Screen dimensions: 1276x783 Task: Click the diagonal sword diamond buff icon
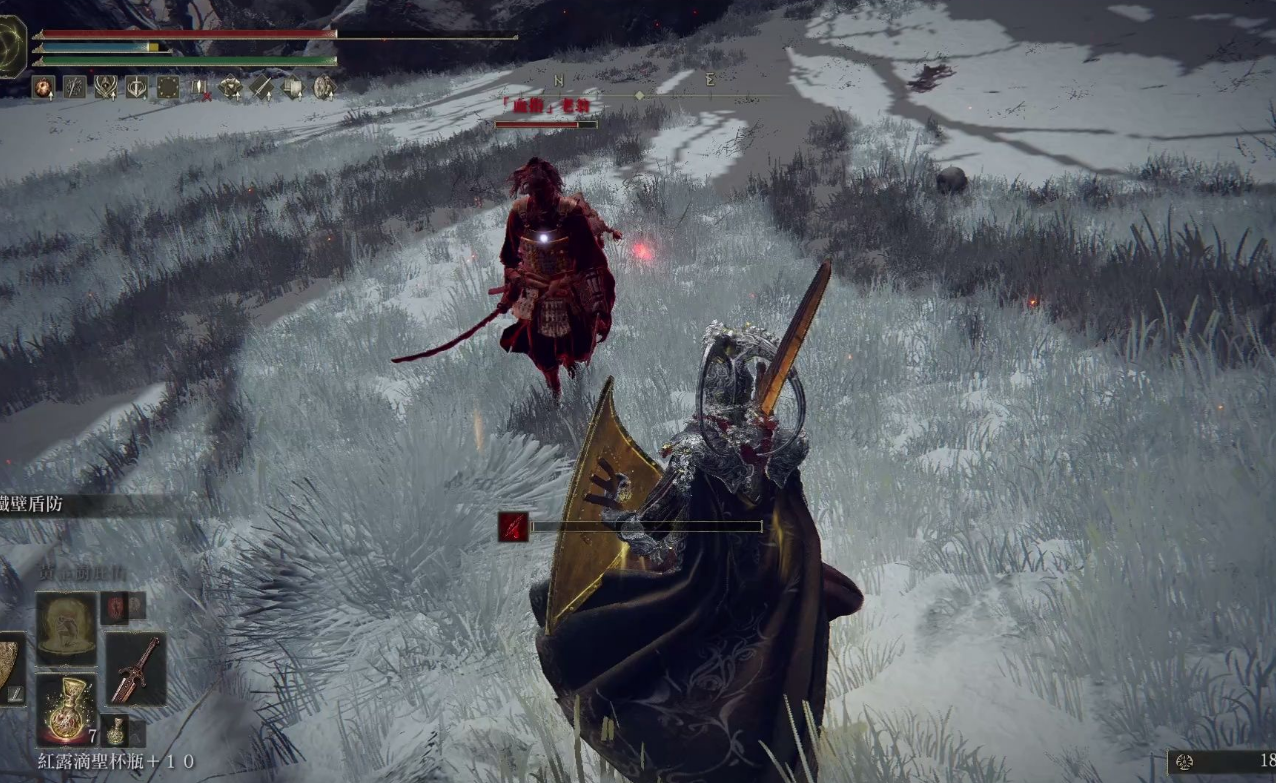pyautogui.click(x=261, y=87)
